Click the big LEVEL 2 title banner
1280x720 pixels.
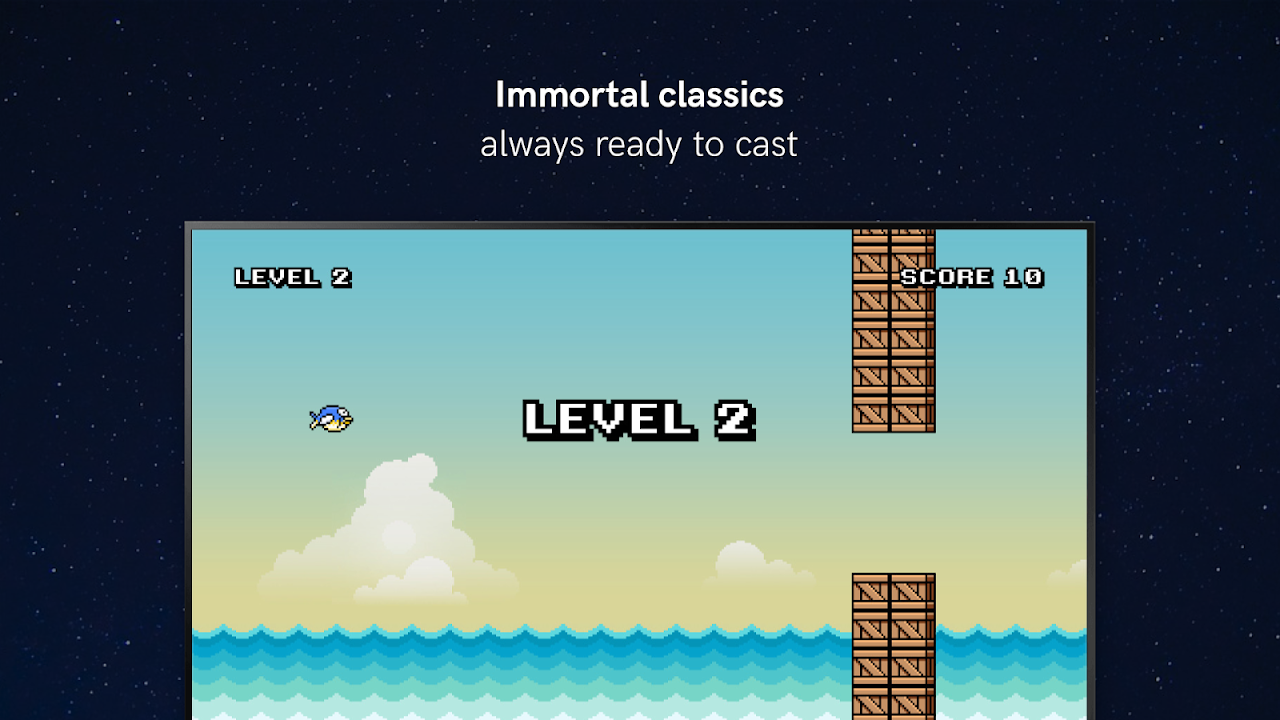click(x=638, y=419)
